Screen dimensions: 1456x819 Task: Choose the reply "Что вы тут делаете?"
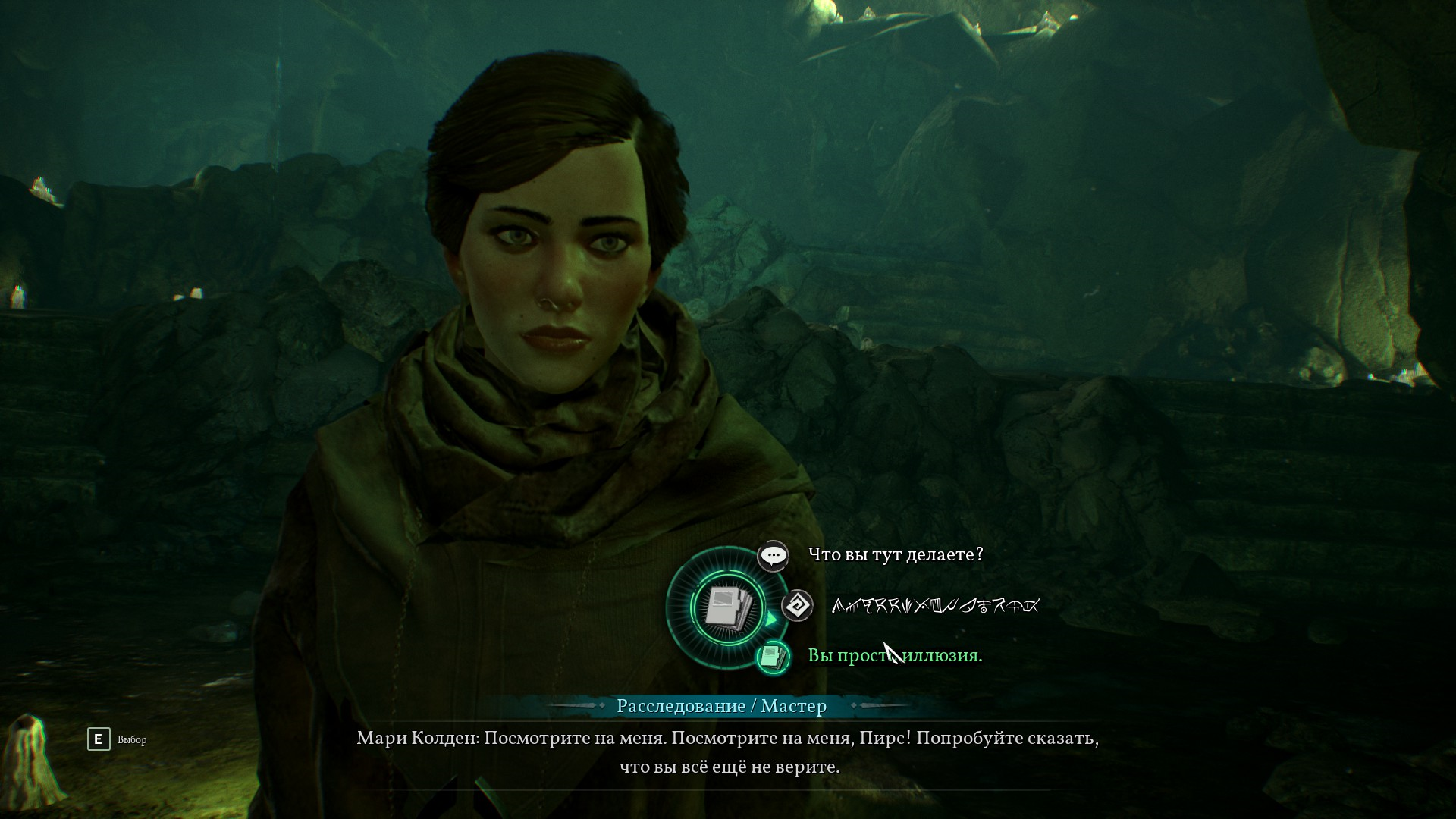895,555
